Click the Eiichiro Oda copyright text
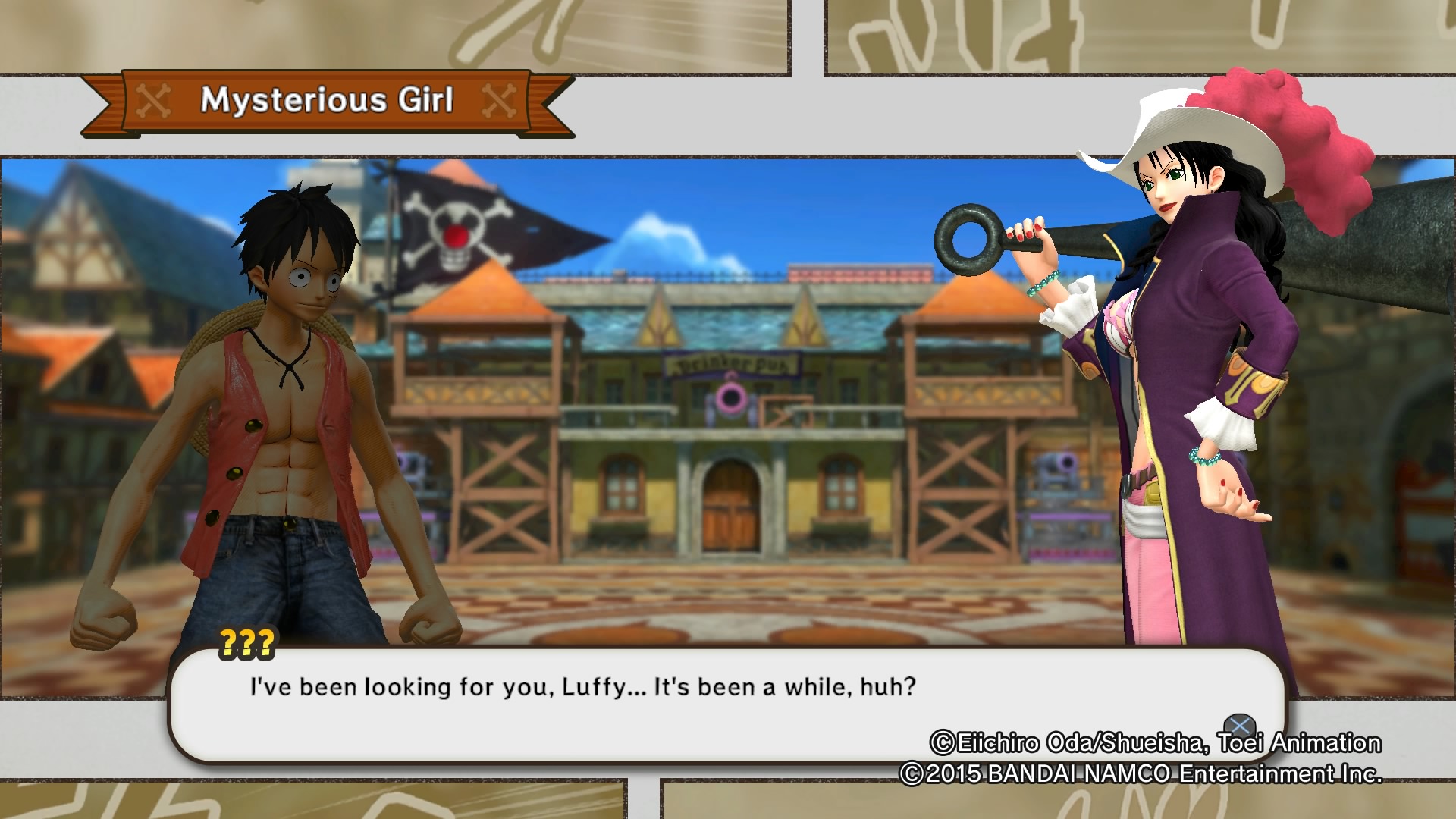 (1156, 744)
